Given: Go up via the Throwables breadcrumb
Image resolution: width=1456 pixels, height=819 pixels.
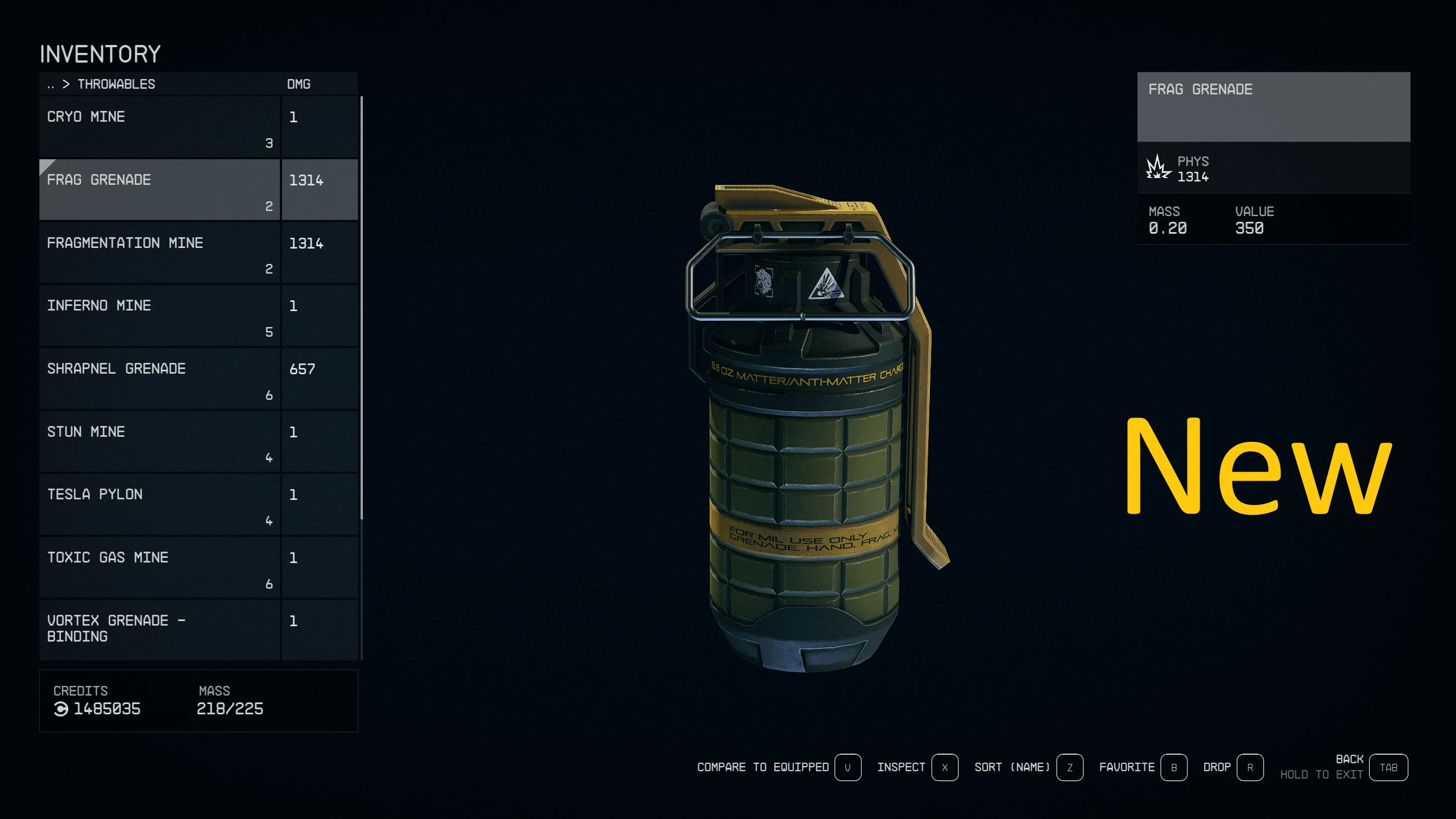Looking at the screenshot, I should 115,84.
